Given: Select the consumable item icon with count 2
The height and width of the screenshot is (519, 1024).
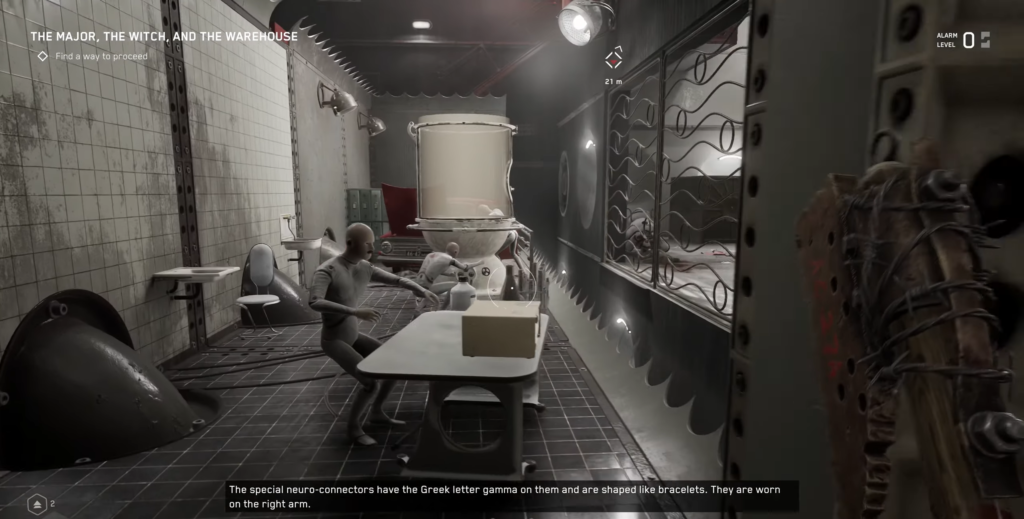Looking at the screenshot, I should [x=37, y=504].
